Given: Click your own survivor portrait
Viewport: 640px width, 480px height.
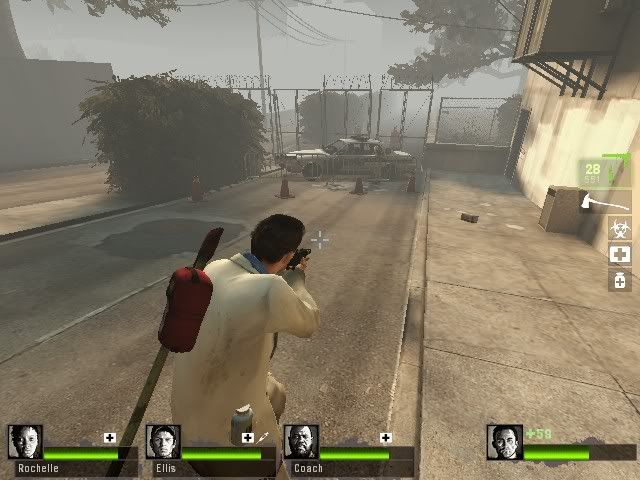Looking at the screenshot, I should coord(505,442).
